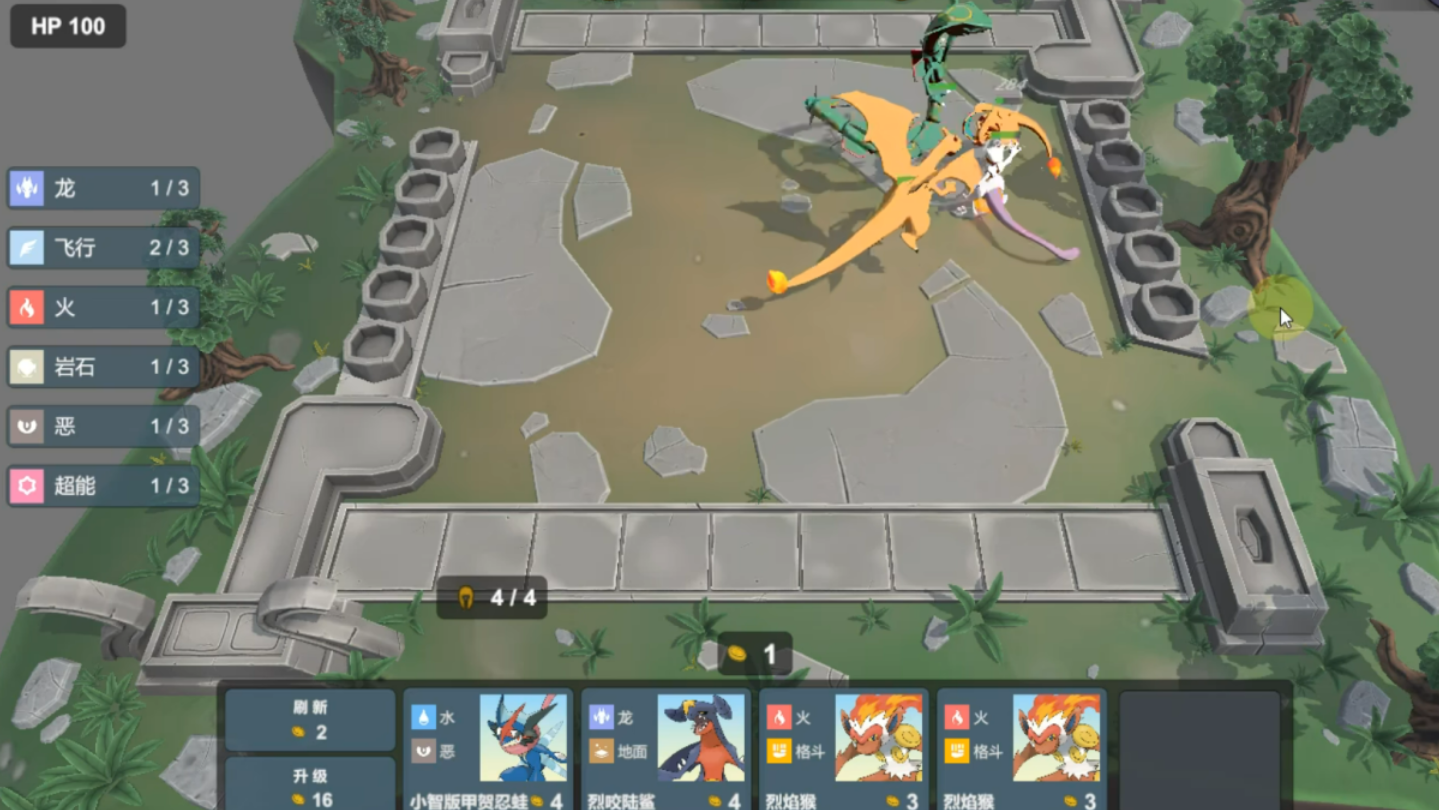The image size is (1439, 810).
Task: Choose the 岩石 synergy row
Action: [104, 367]
